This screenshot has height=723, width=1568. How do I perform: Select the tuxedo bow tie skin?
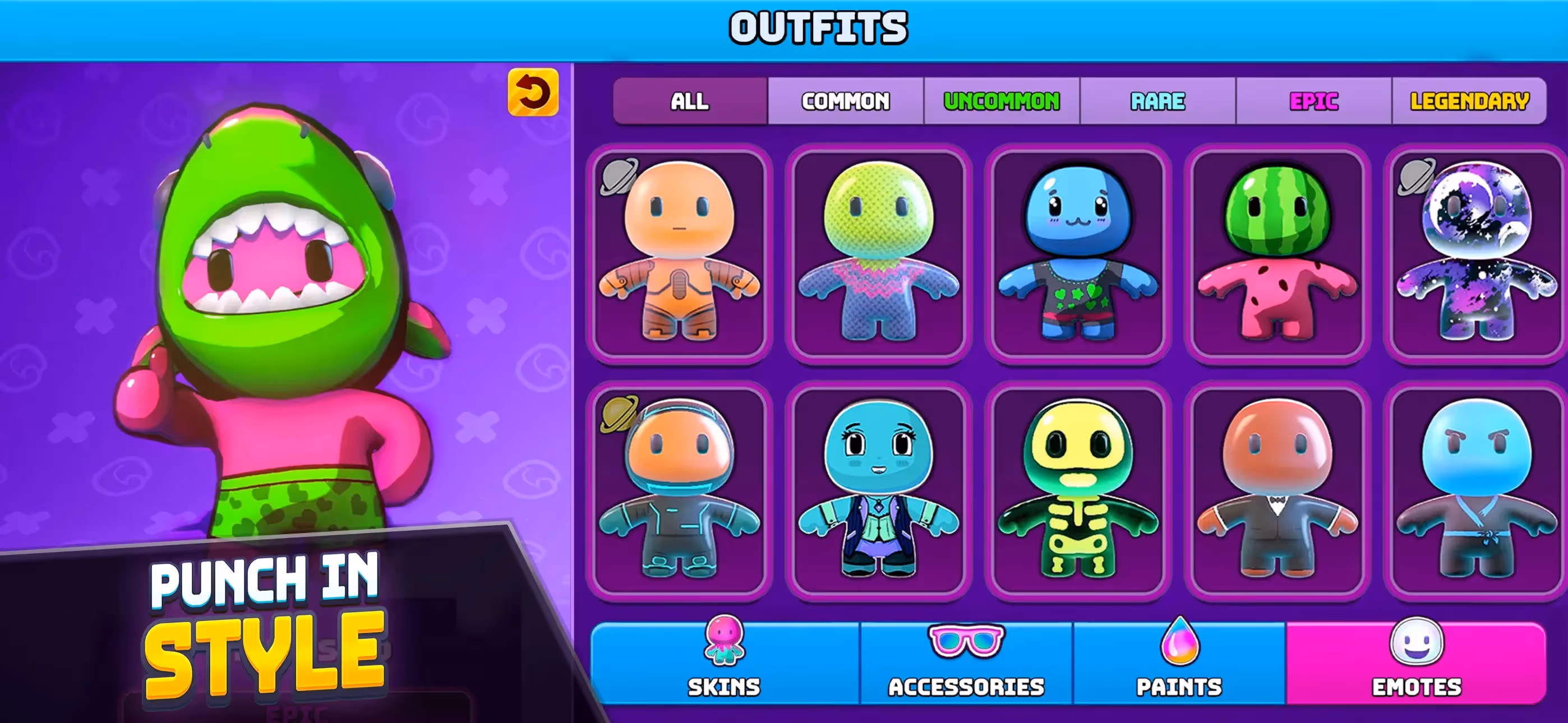pyautogui.click(x=1277, y=490)
